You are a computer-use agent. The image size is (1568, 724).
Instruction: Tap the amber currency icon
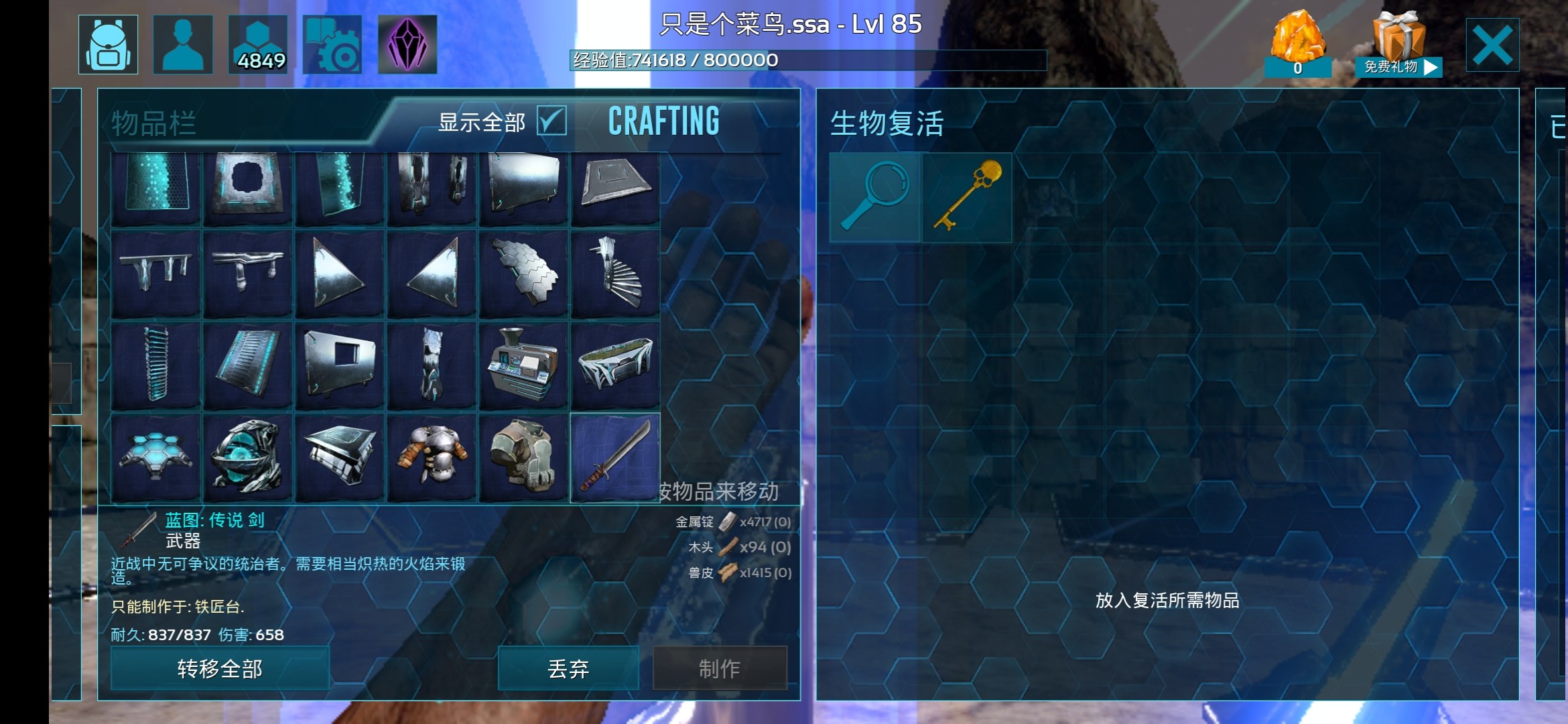pyautogui.click(x=1298, y=42)
